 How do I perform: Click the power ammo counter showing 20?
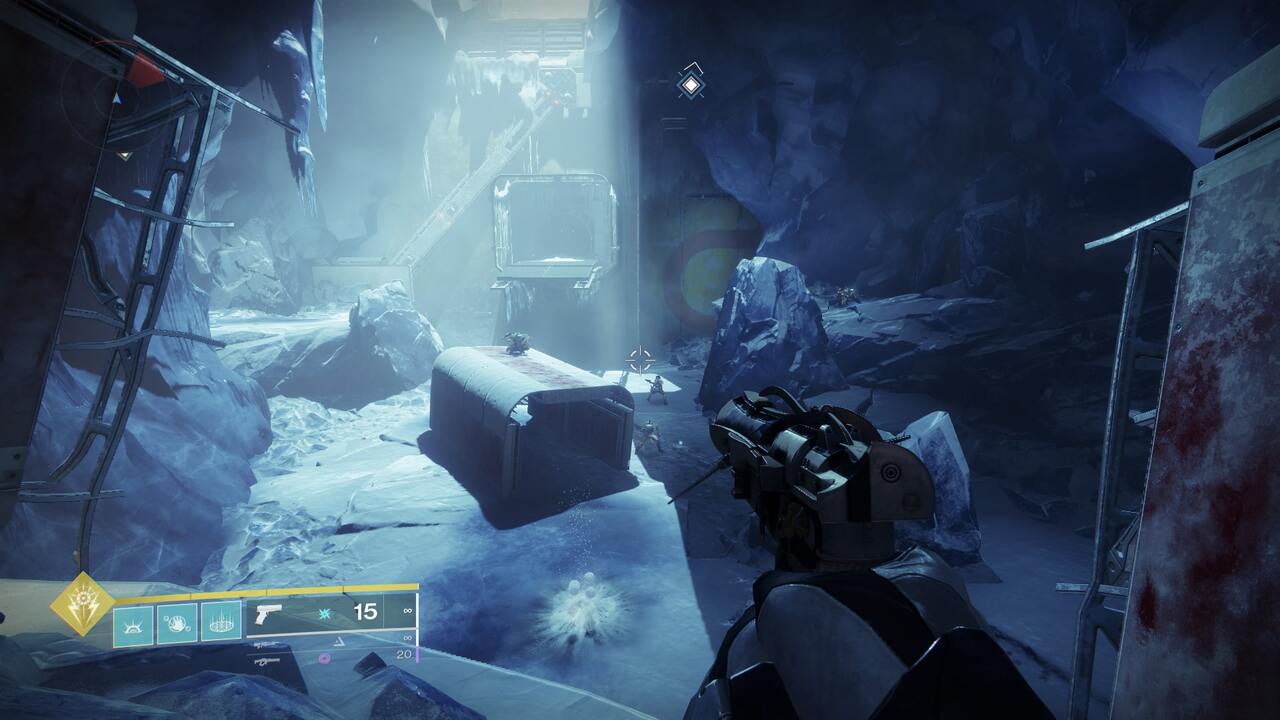click(x=404, y=655)
